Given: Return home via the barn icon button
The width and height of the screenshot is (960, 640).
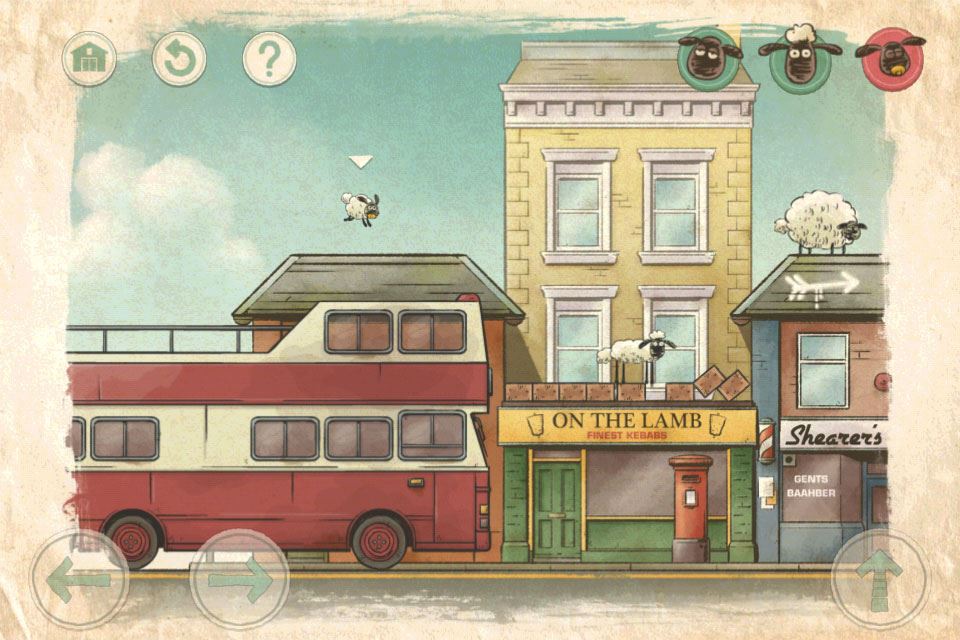Looking at the screenshot, I should pyautogui.click(x=90, y=59).
